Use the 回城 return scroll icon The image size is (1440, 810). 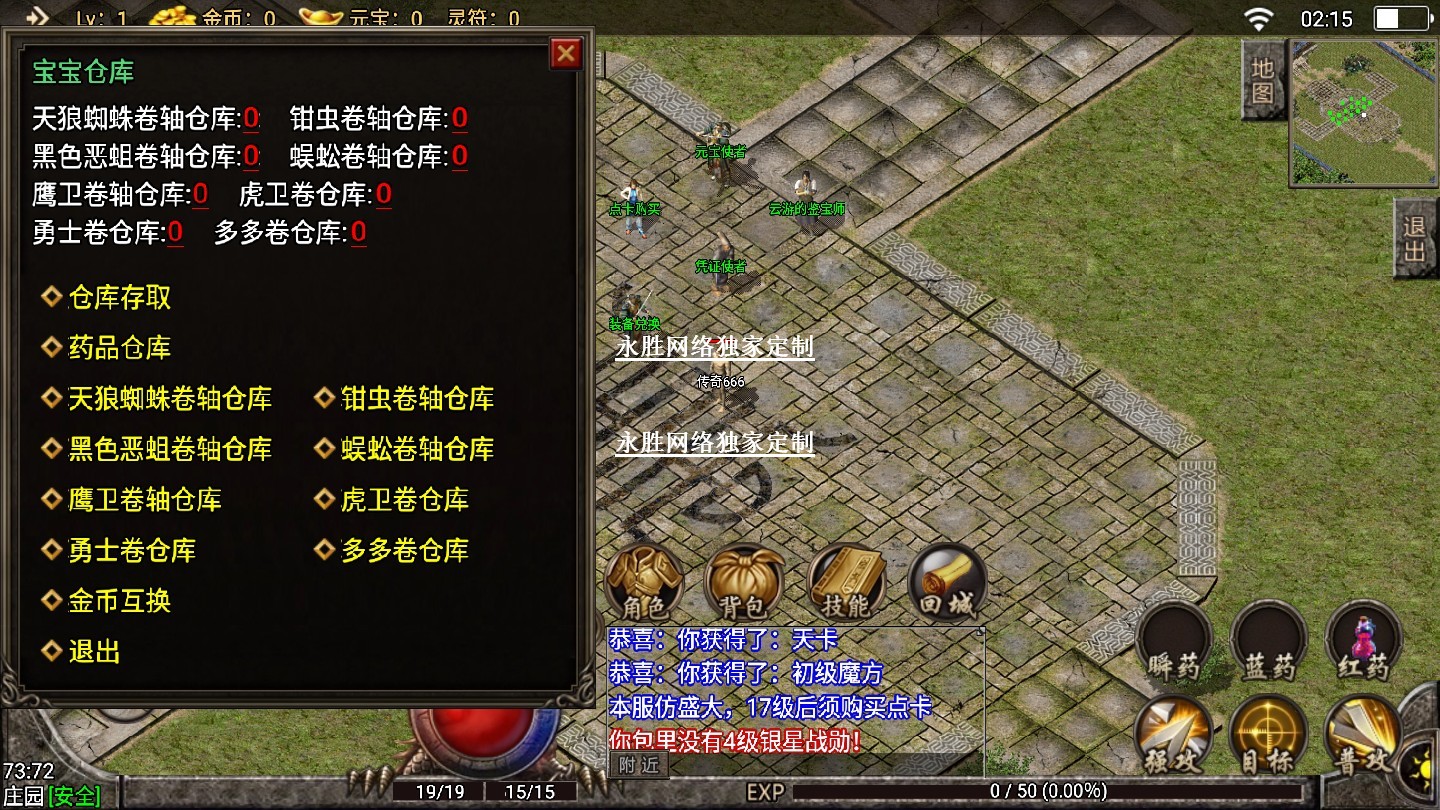(946, 583)
